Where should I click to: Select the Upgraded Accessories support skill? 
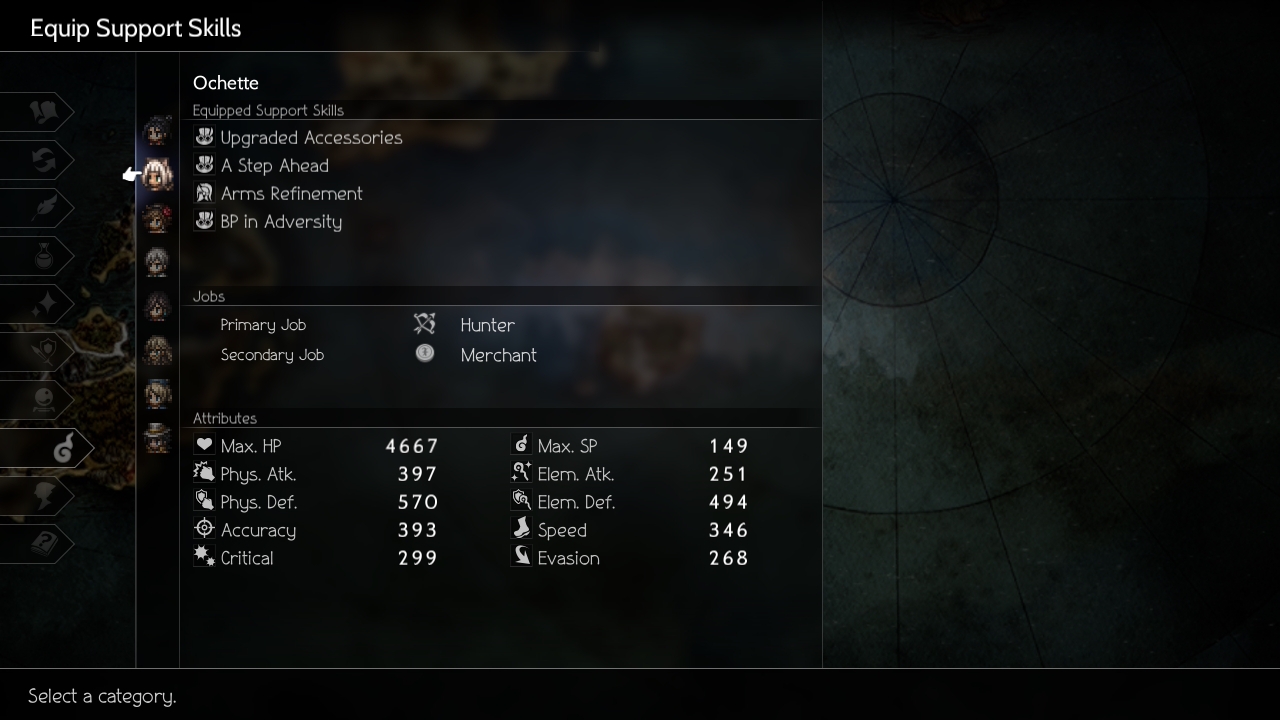[311, 138]
